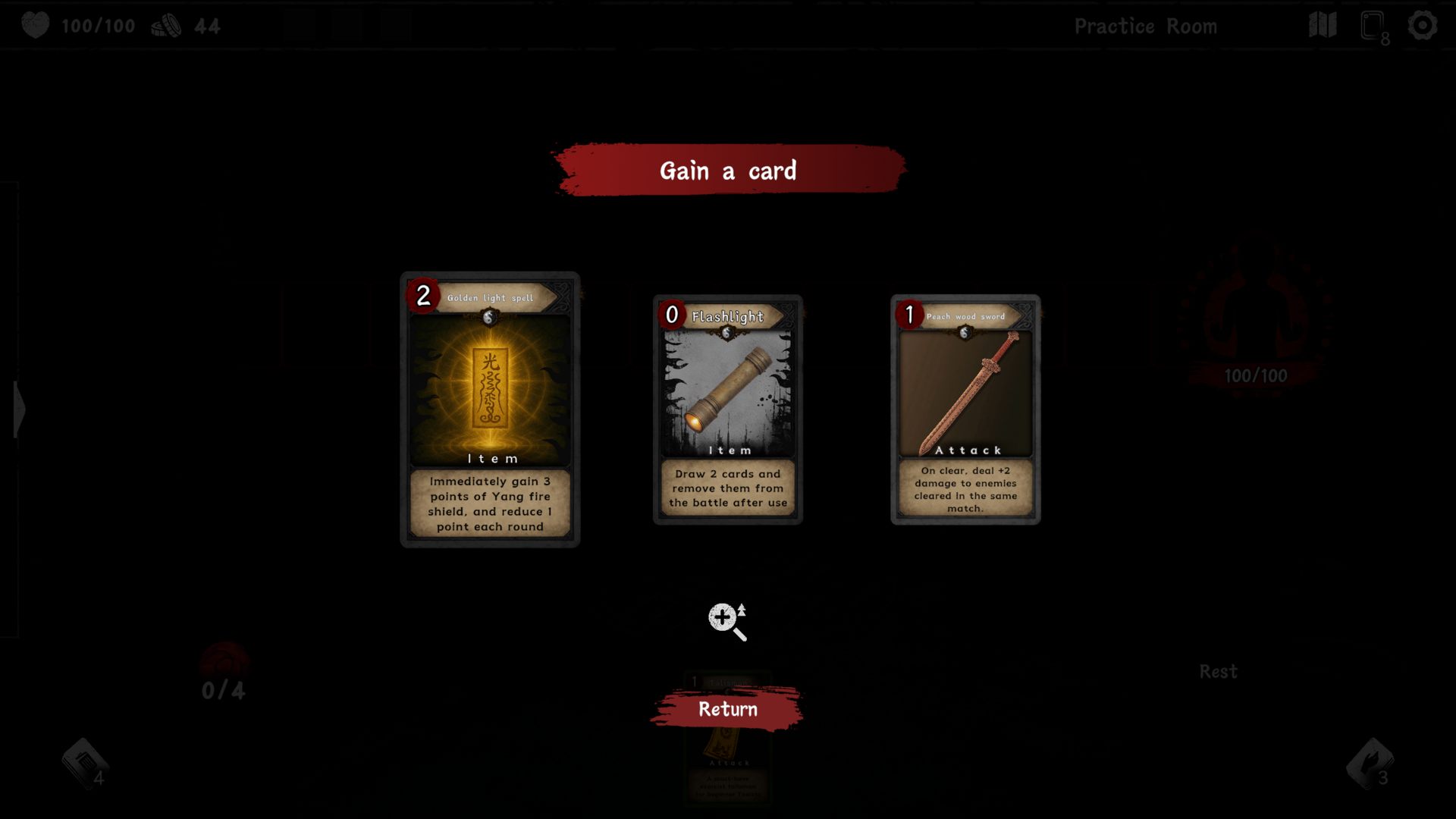Open the settings gear icon

1422,26
